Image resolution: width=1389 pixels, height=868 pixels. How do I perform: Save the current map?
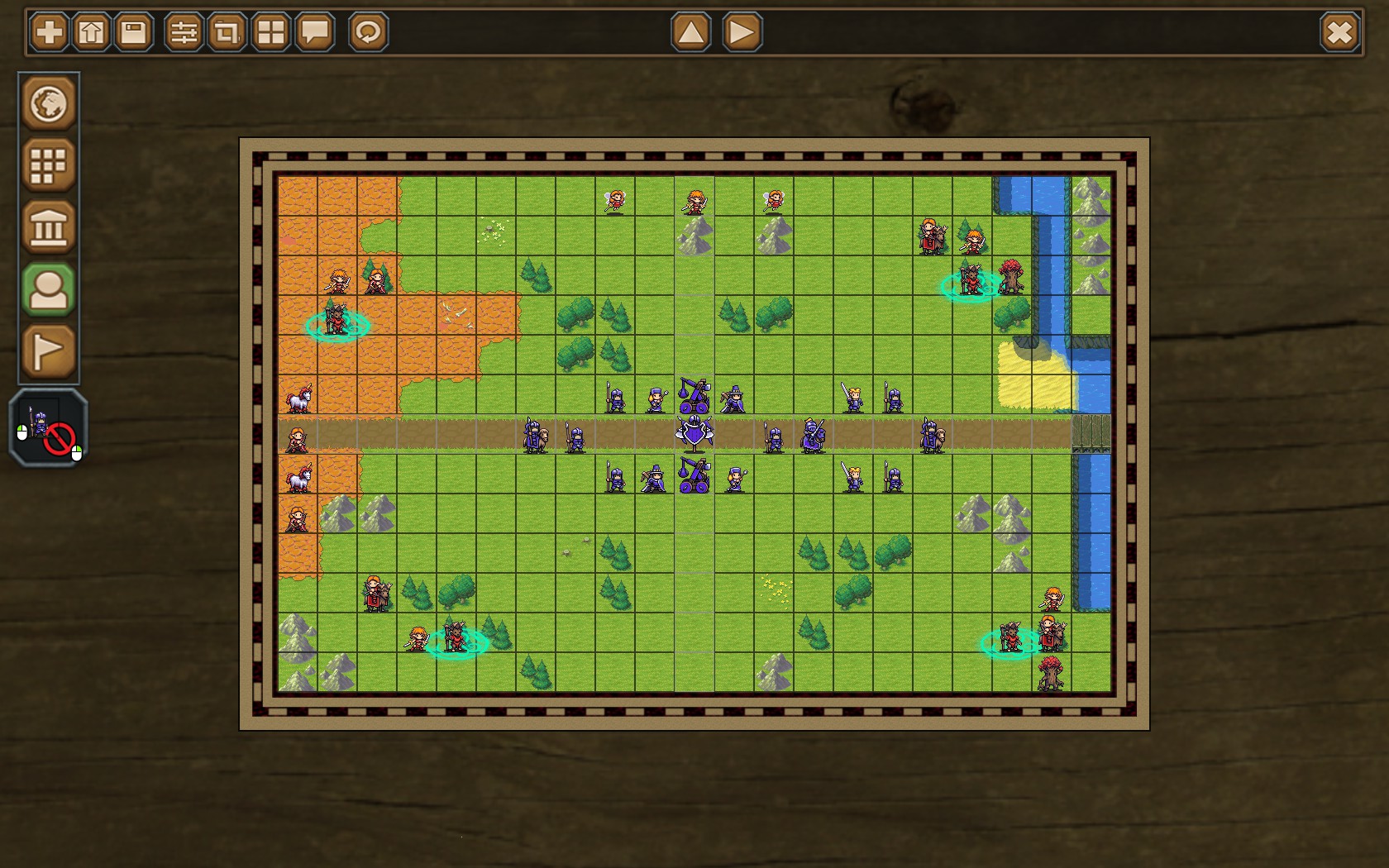click(x=132, y=31)
